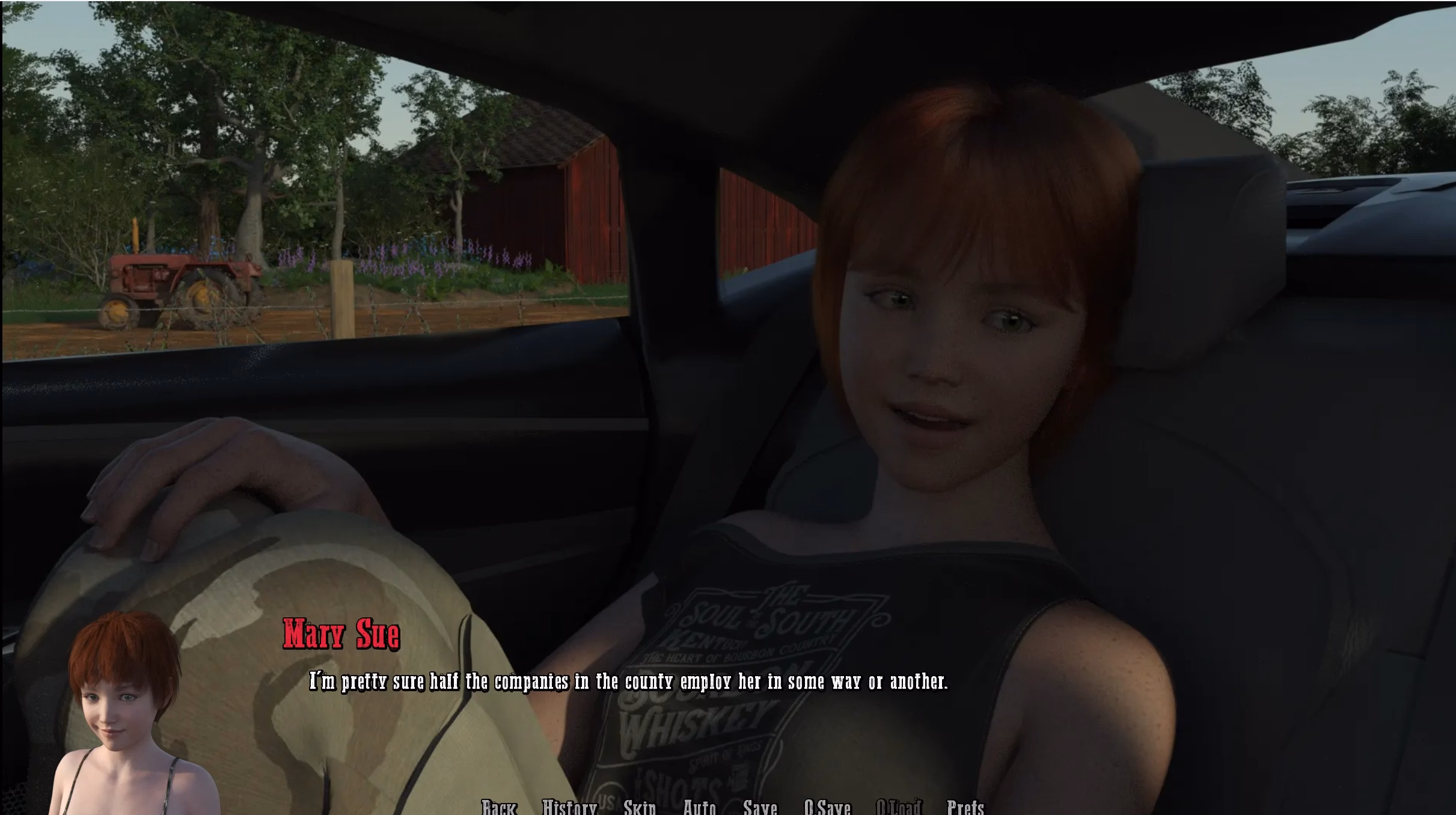Viewport: 1456px width, 815px height.
Task: Open the dialogue History log
Action: coord(569,807)
